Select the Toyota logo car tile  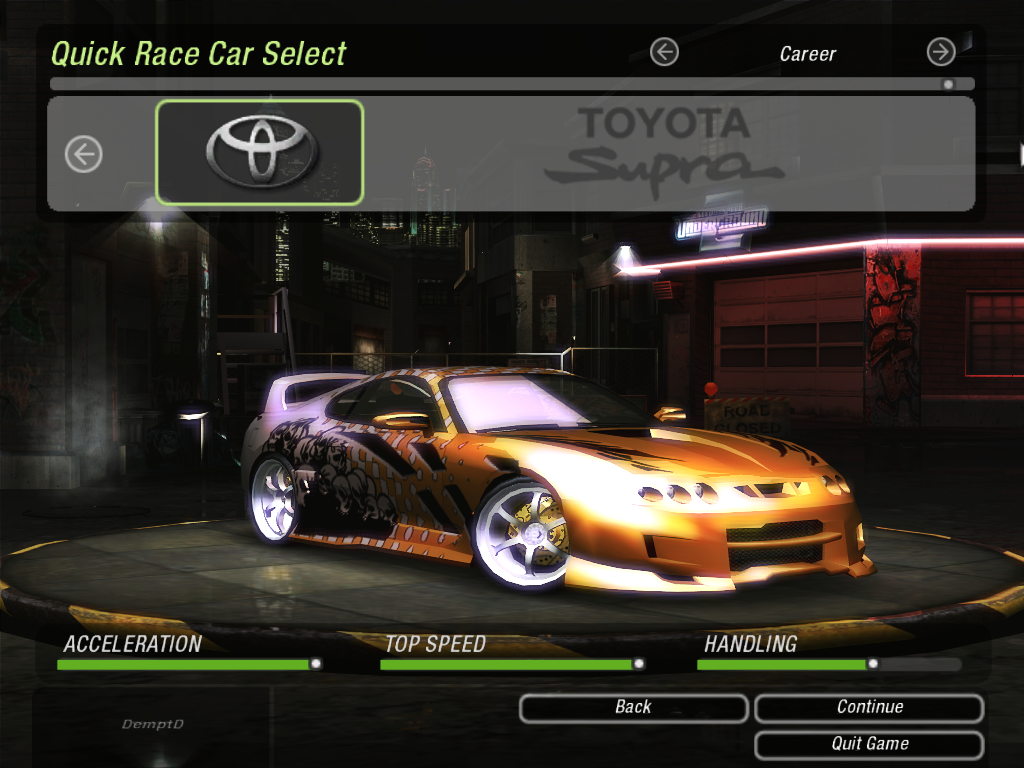point(260,152)
